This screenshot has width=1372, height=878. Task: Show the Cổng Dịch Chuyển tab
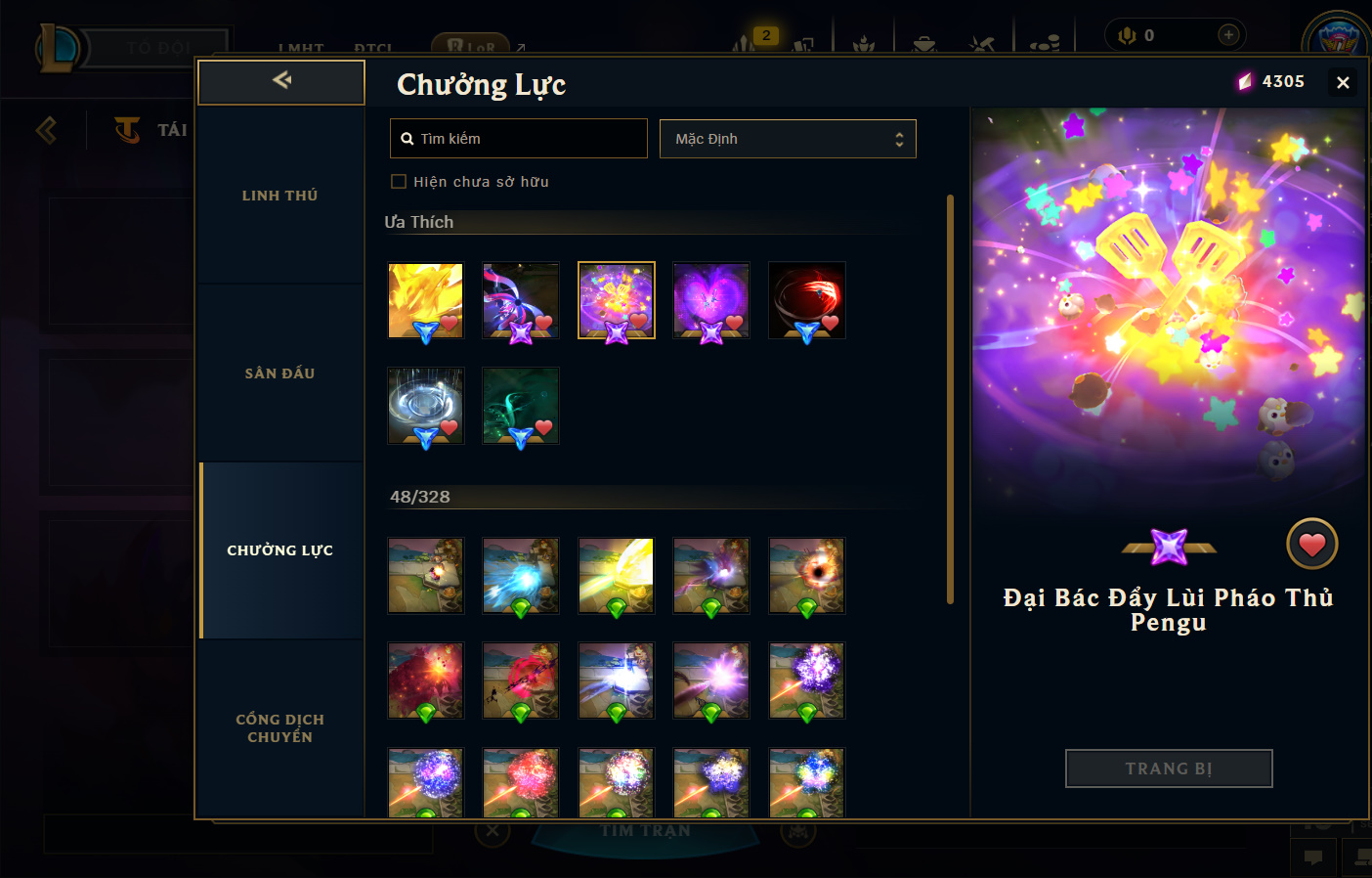pos(280,727)
